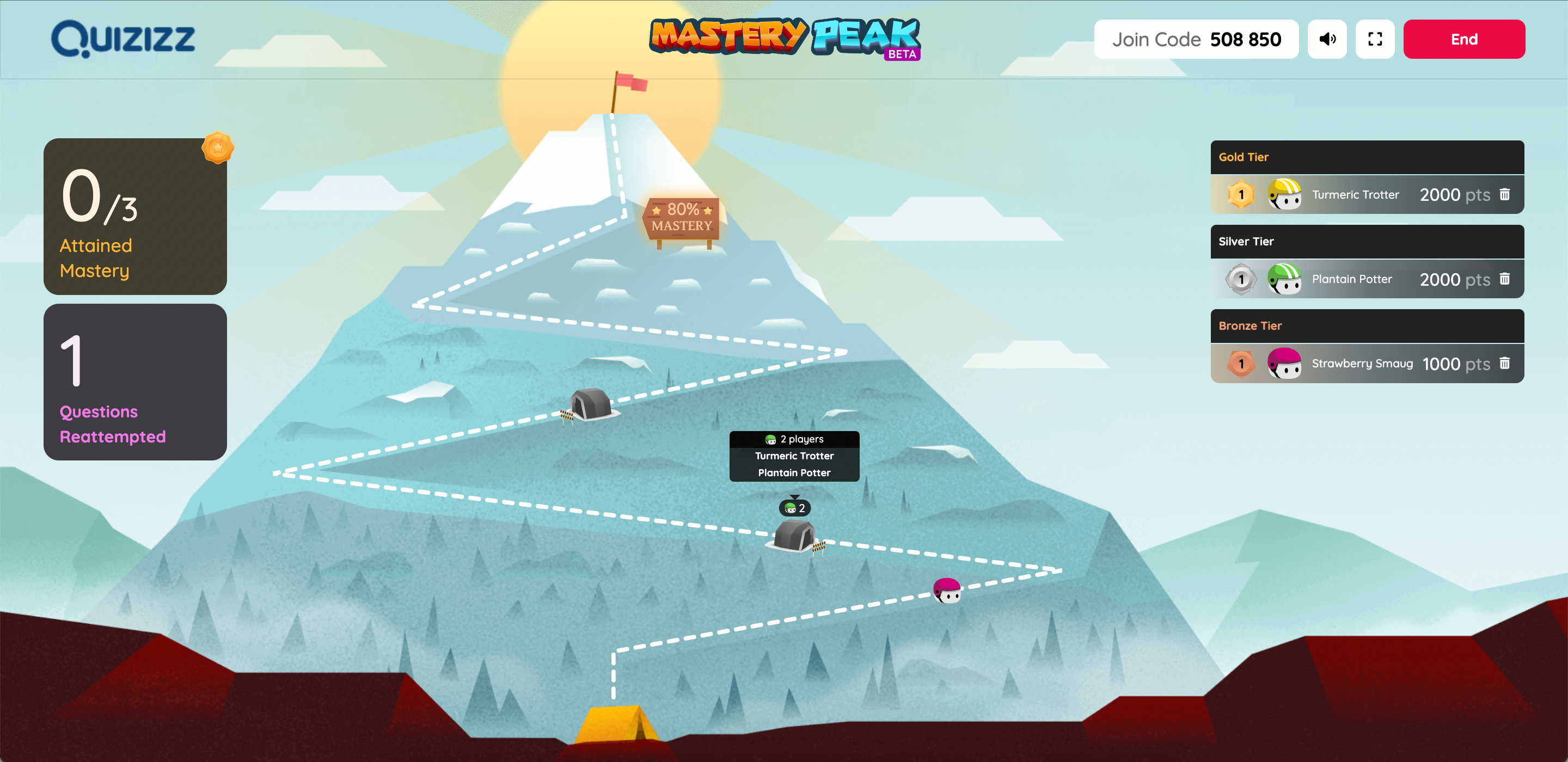Click the bronze medal badge

coord(1240,364)
